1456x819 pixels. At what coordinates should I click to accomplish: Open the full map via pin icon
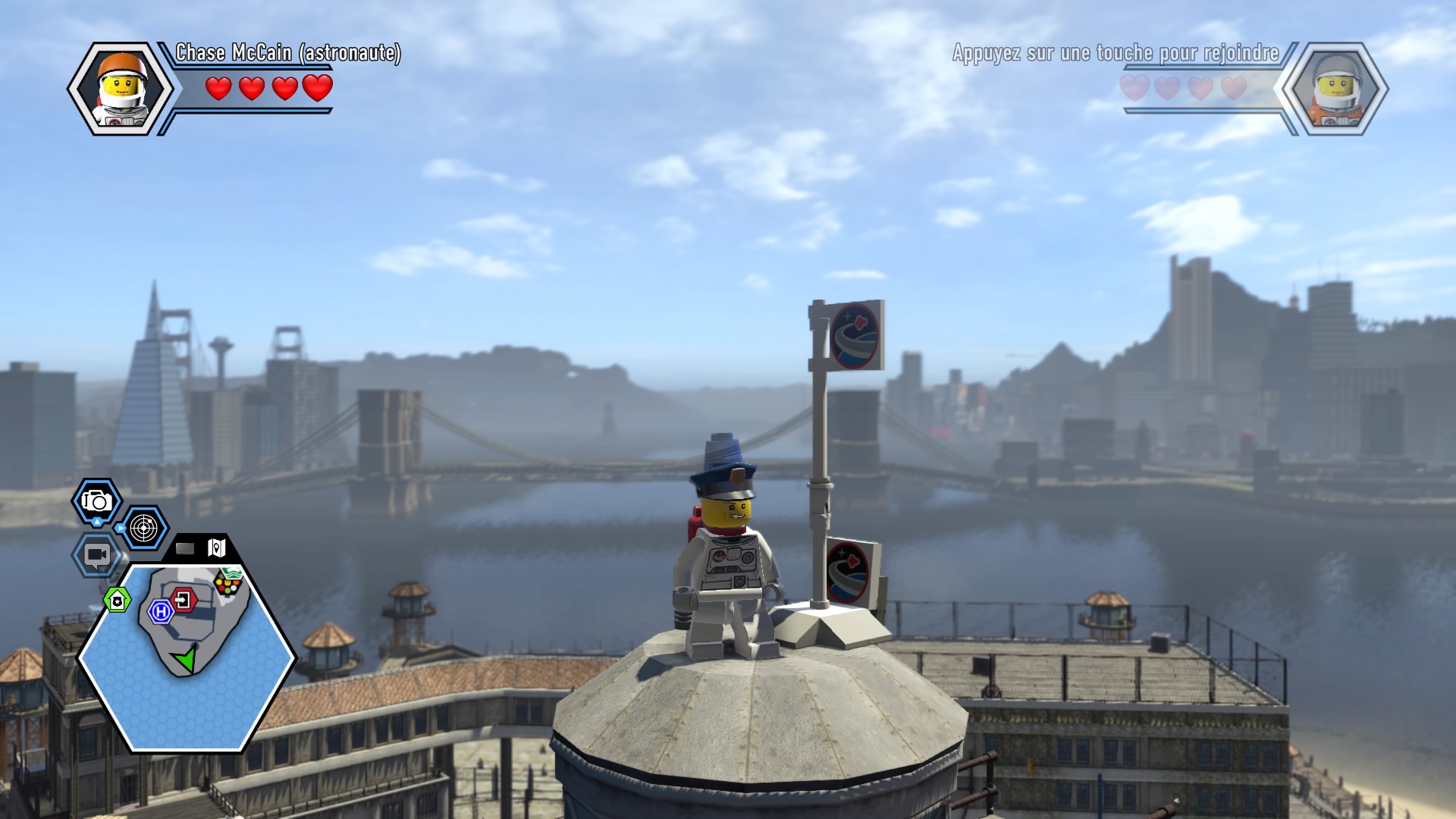pyautogui.click(x=217, y=548)
